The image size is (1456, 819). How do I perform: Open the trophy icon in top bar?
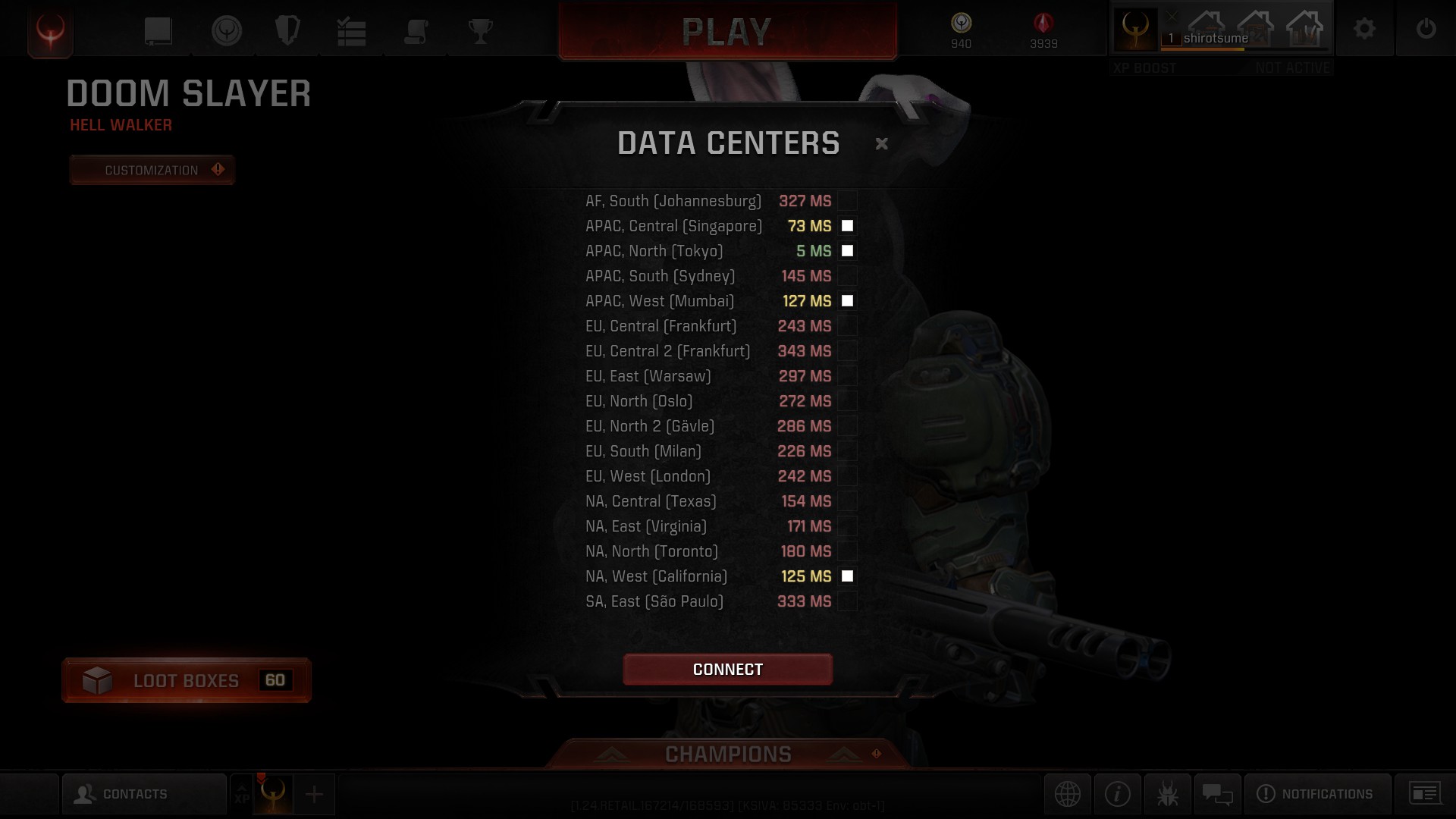pyautogui.click(x=480, y=31)
